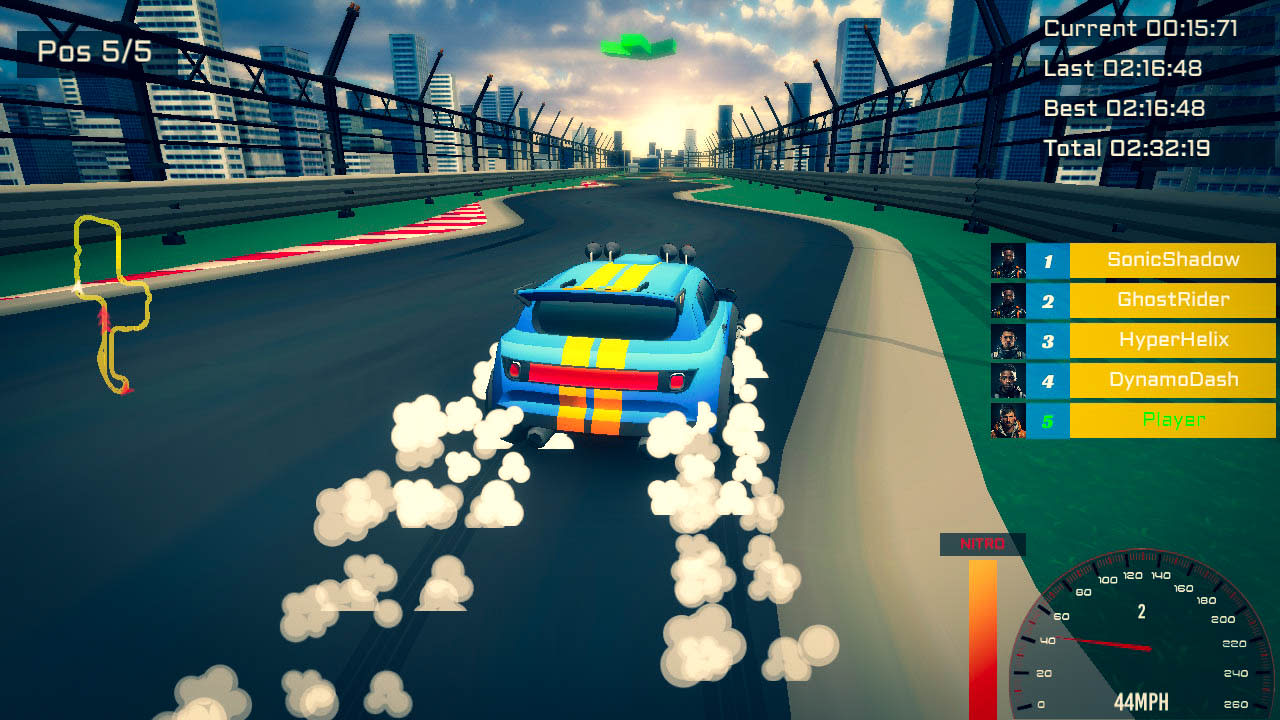Click the 44MPH speed readout on the speedometer
This screenshot has width=1280, height=720.
point(1140,700)
